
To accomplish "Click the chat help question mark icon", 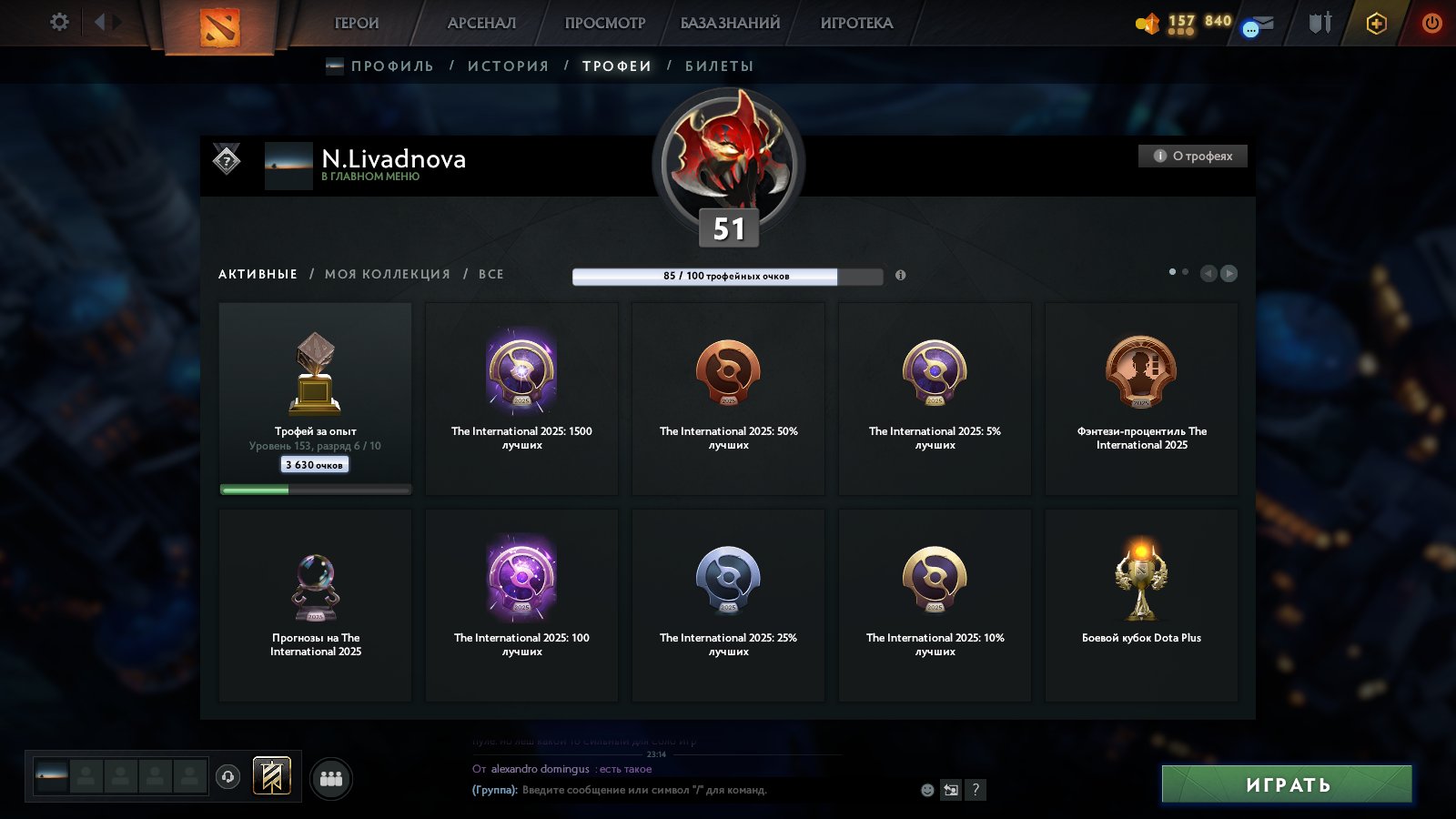I will [x=976, y=791].
